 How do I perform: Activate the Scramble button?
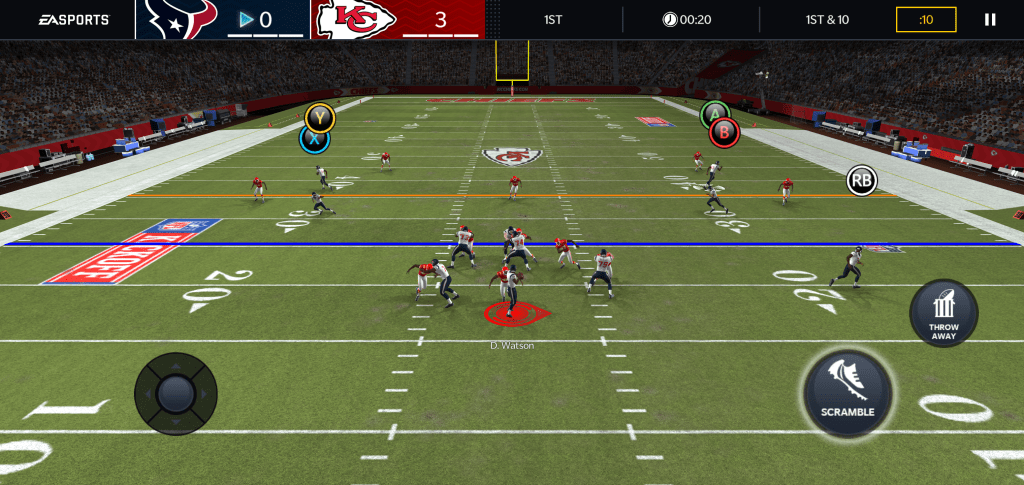848,393
